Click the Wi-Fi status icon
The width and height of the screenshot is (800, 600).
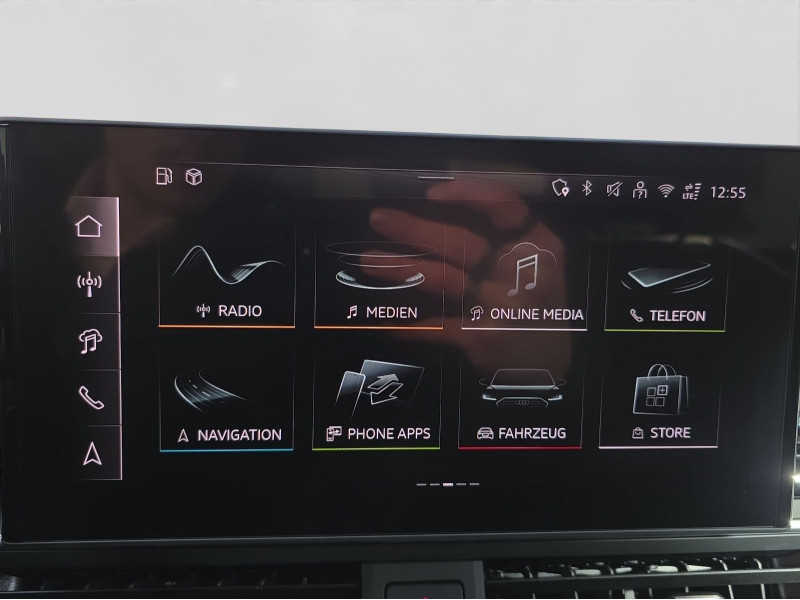pos(666,191)
